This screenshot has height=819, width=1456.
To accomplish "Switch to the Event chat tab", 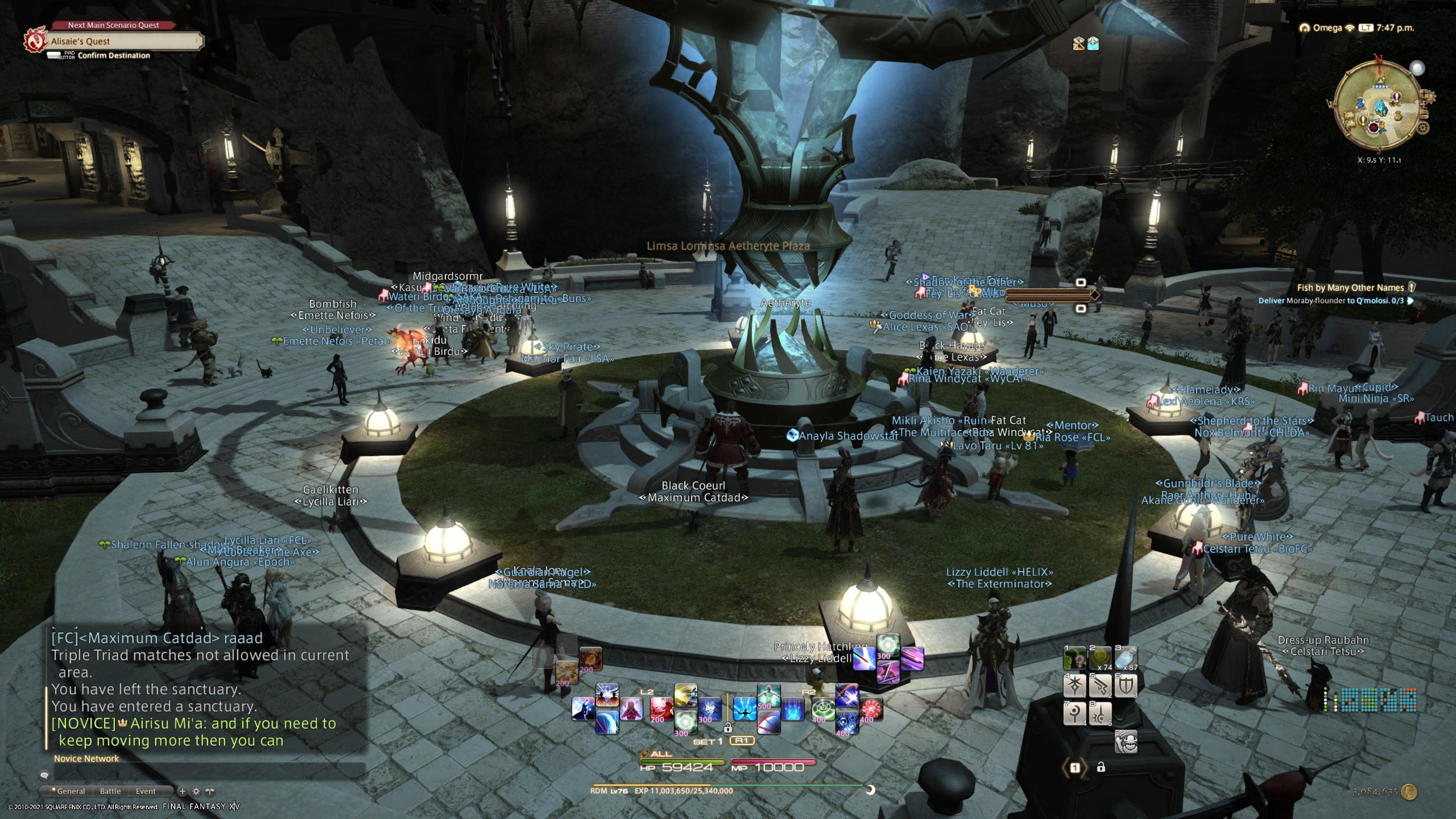I will [x=145, y=791].
